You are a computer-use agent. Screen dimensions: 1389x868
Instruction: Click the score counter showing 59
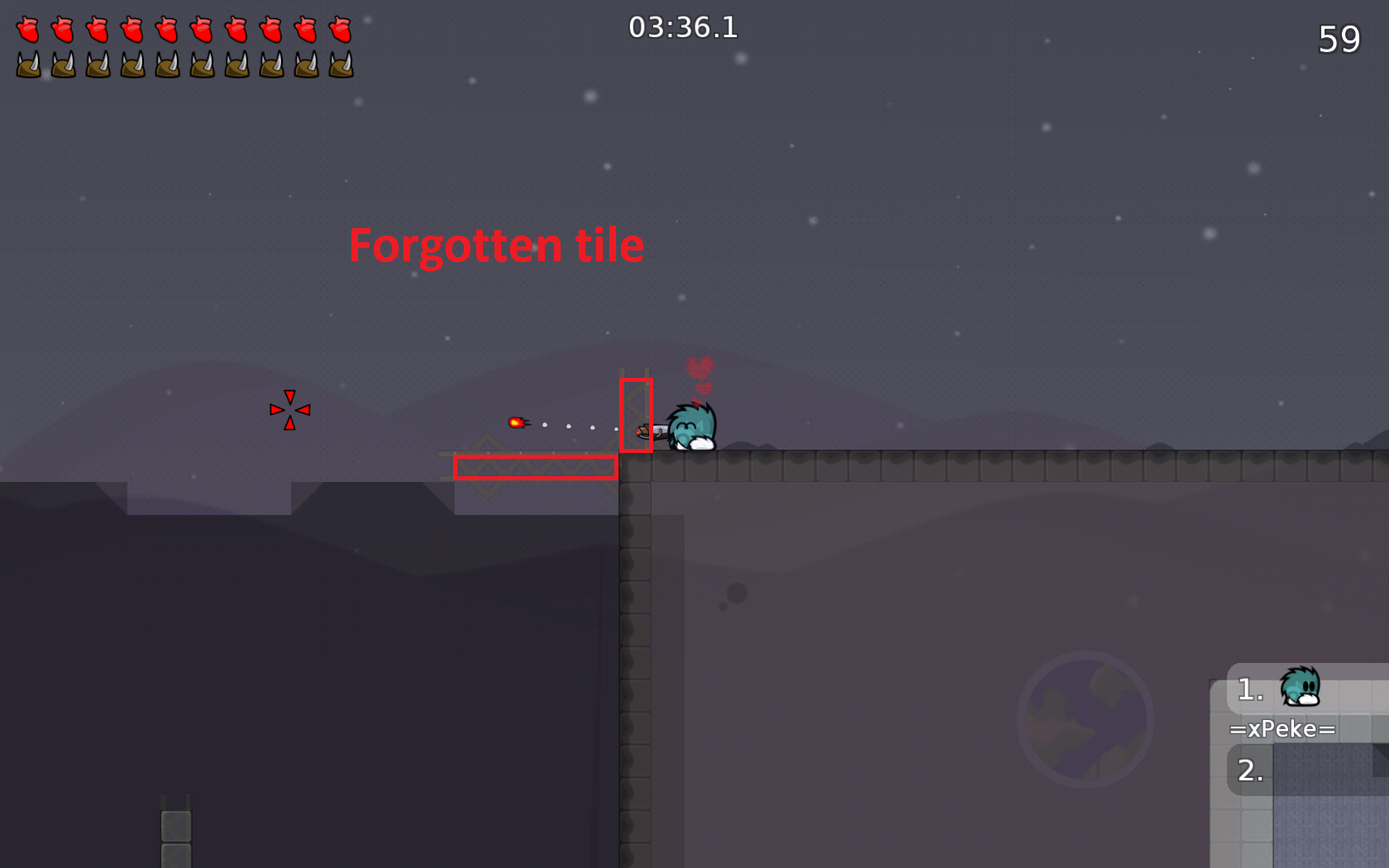click(1339, 37)
